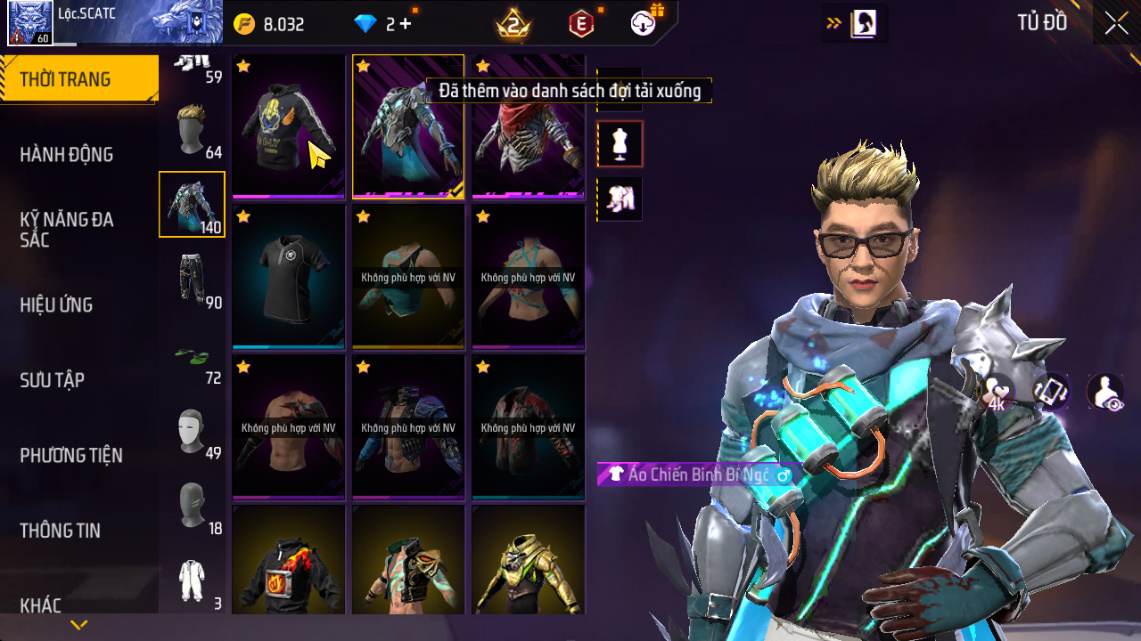Equip the black hoodie with yellow logo
Image resolution: width=1141 pixels, height=641 pixels.
pyautogui.click(x=289, y=126)
